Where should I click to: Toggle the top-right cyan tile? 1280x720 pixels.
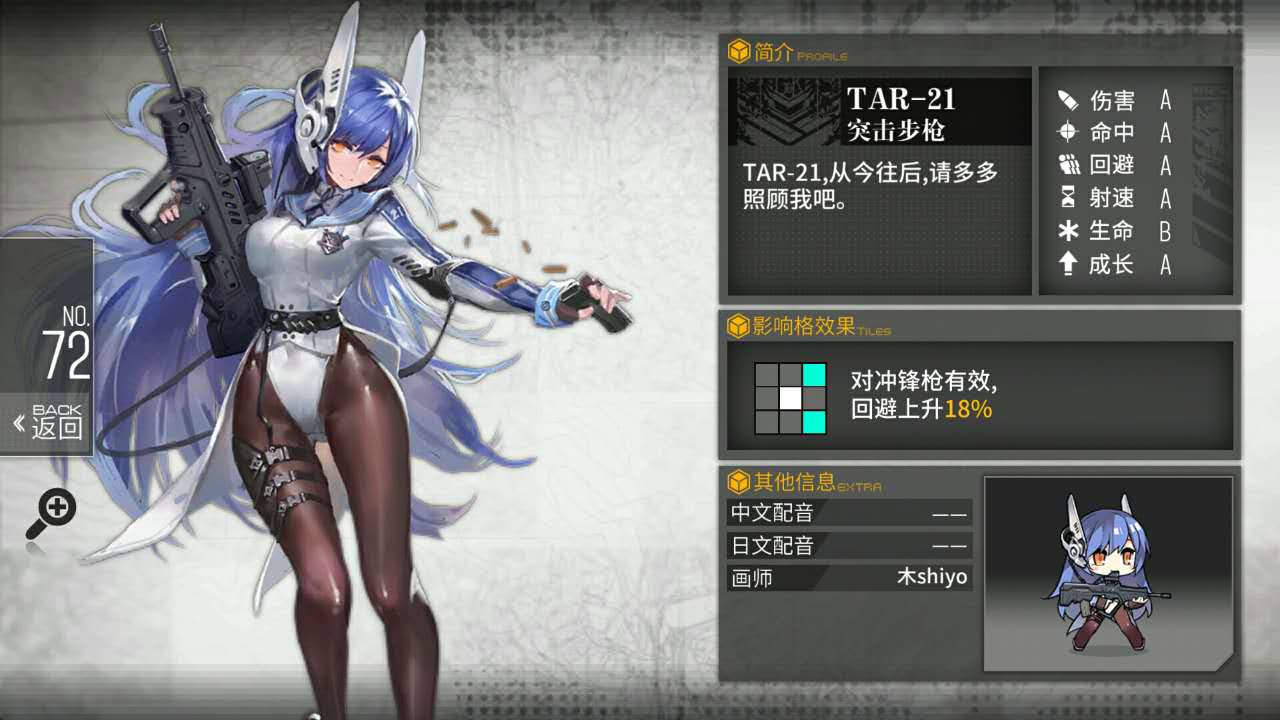(x=814, y=373)
